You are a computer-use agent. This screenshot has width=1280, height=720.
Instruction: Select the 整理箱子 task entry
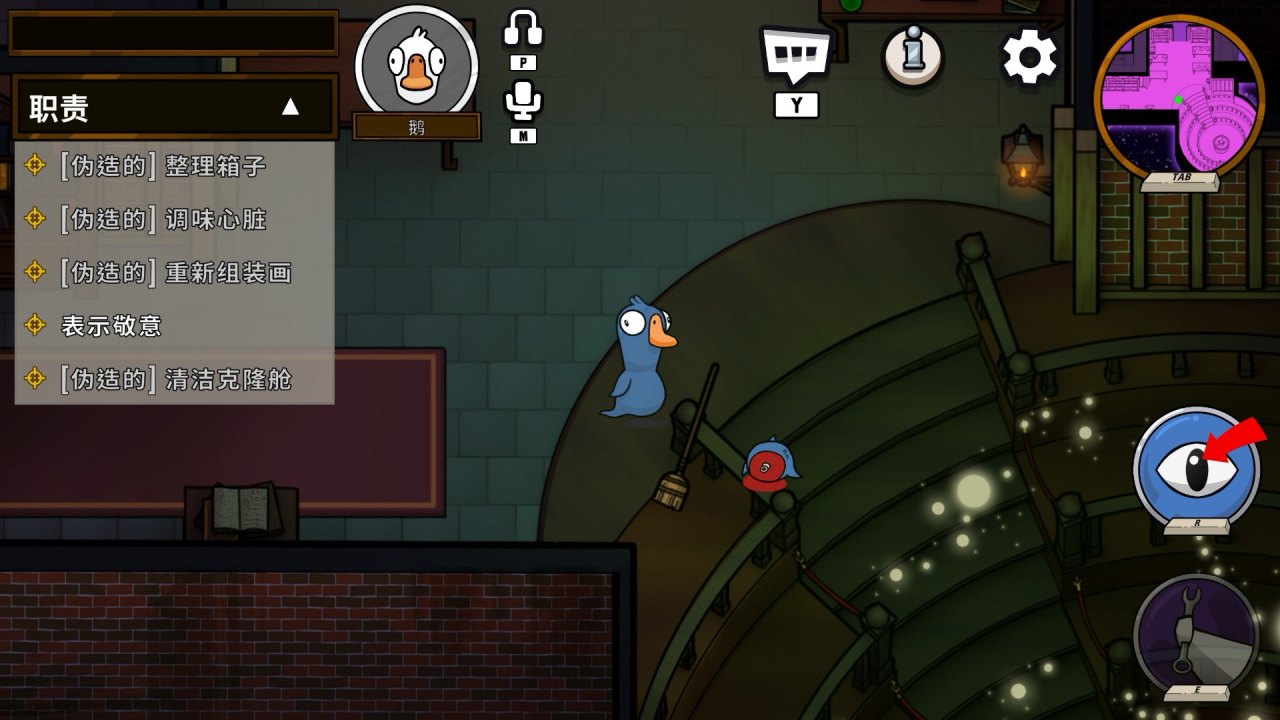click(163, 165)
